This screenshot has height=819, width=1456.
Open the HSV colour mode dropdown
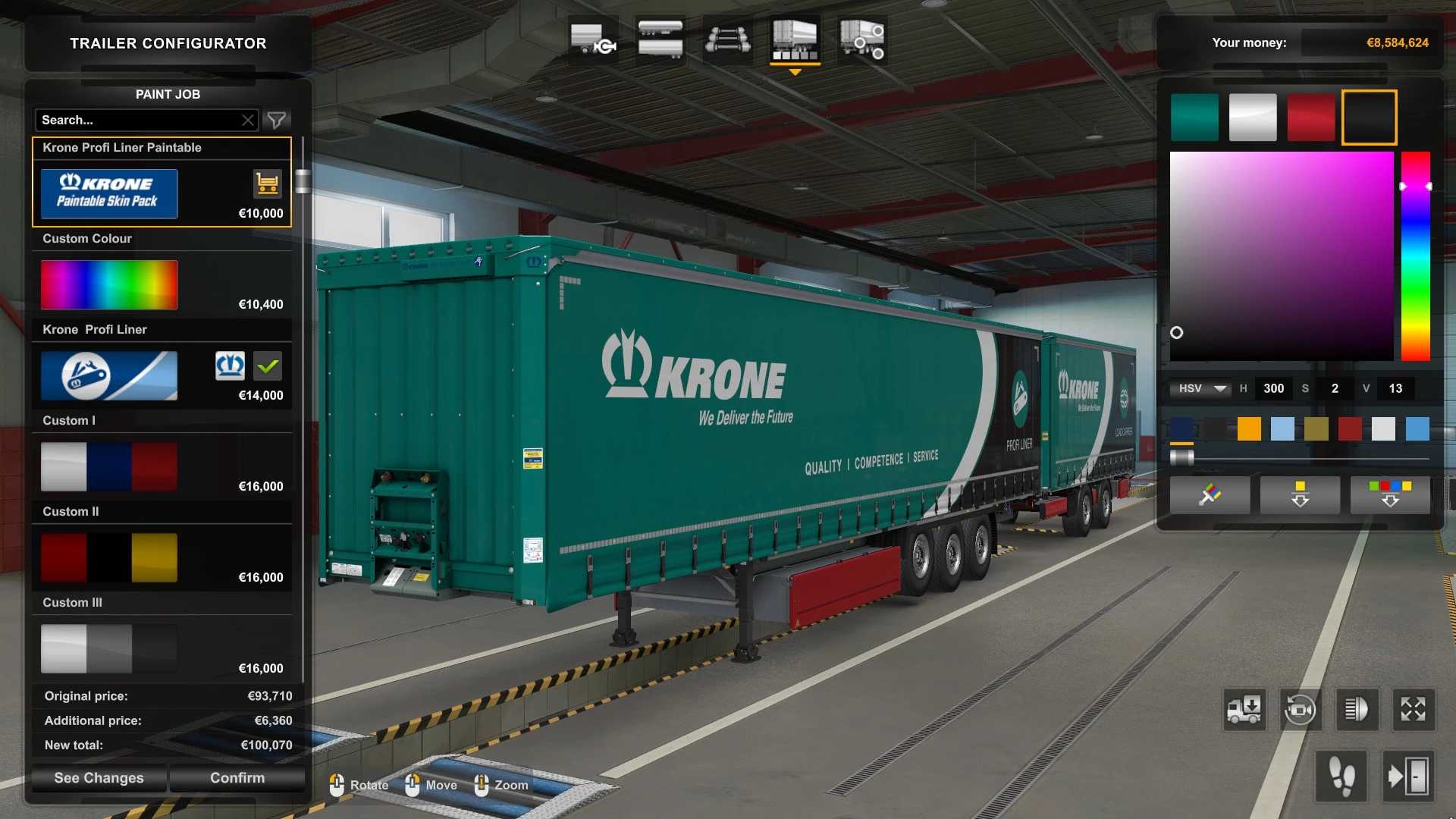pos(1199,388)
